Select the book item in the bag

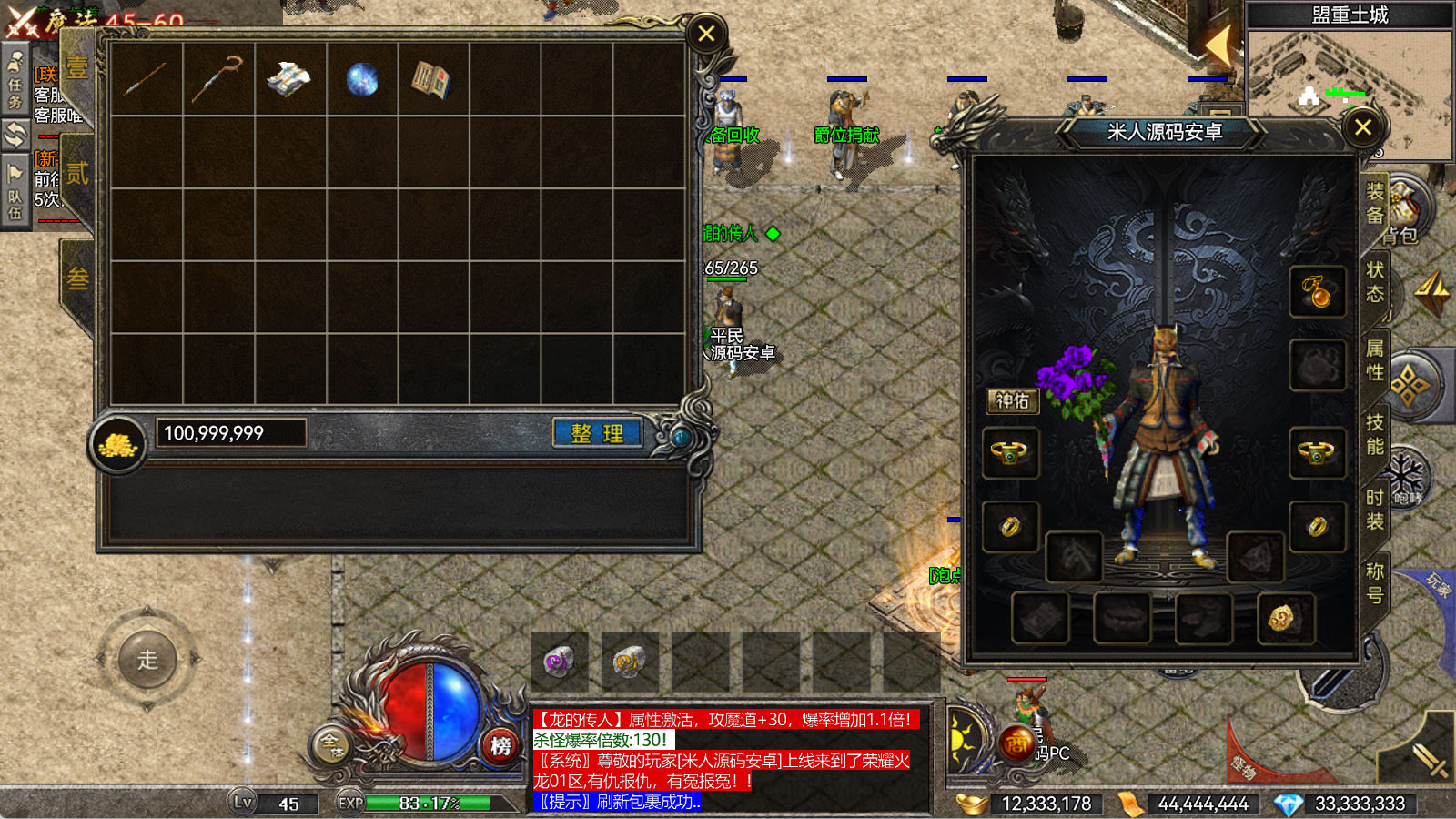431,80
